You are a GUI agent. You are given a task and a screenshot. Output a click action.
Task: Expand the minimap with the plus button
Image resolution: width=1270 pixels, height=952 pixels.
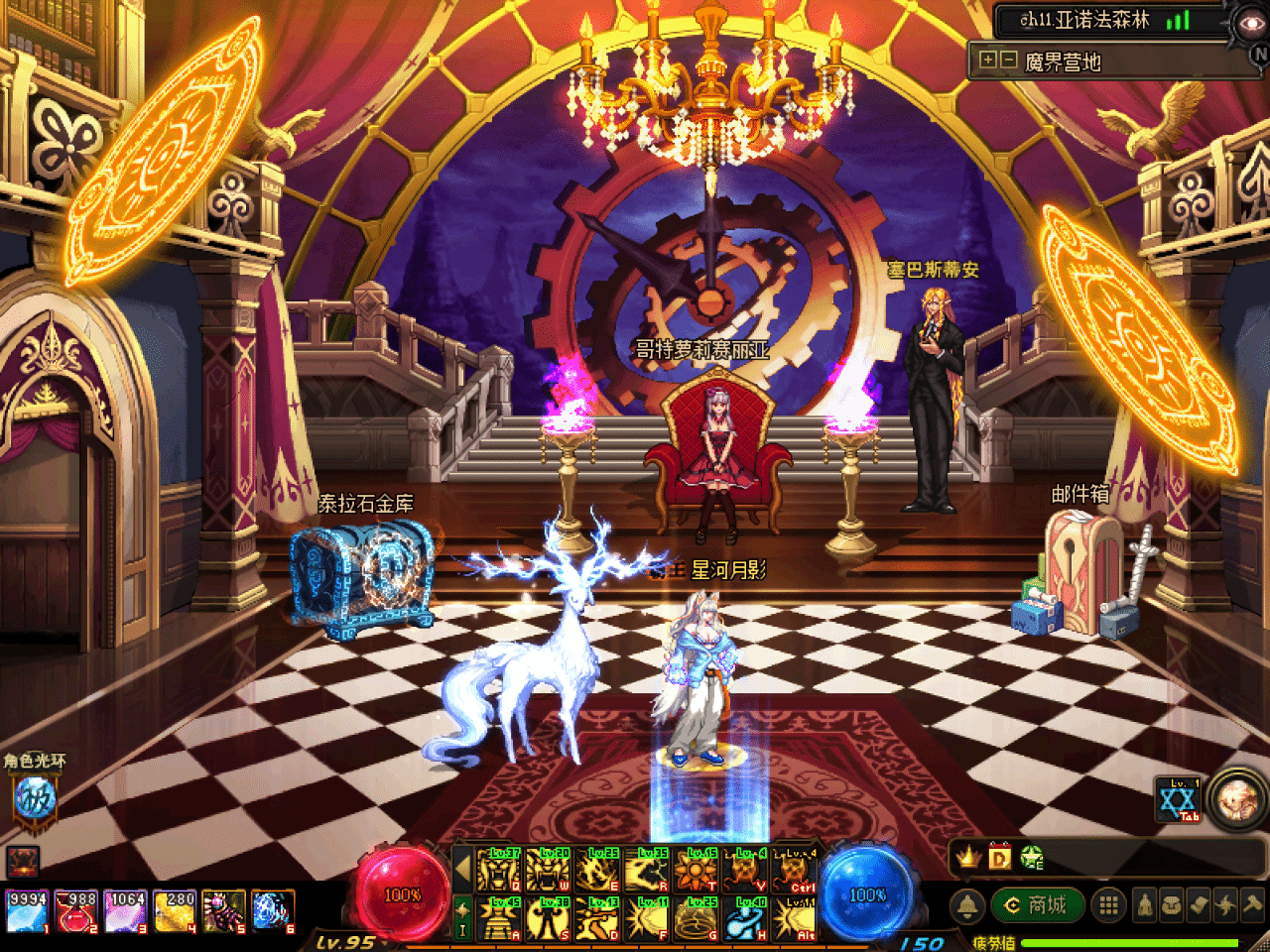pos(988,60)
